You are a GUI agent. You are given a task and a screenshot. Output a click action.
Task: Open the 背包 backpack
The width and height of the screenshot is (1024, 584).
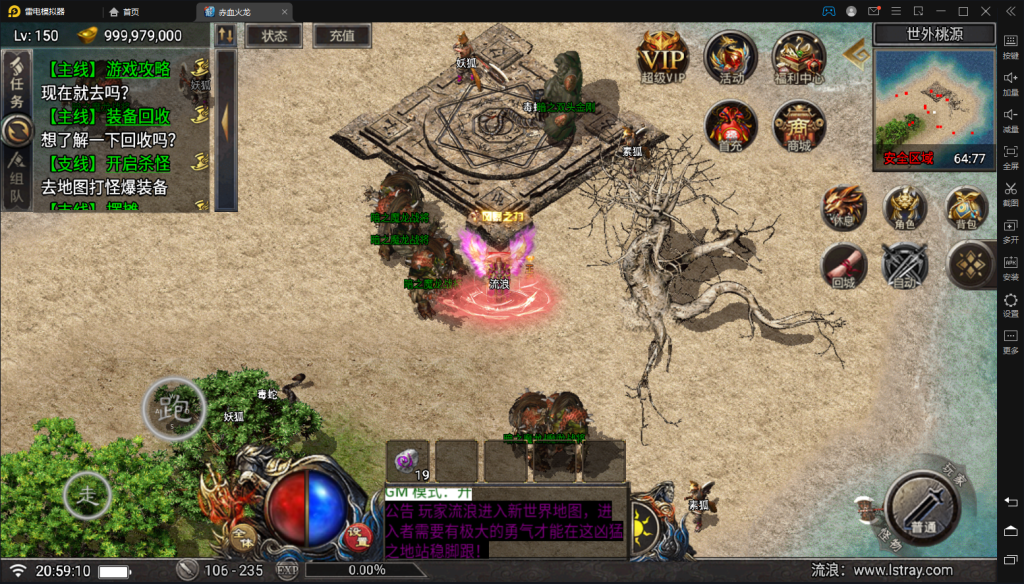tap(966, 206)
